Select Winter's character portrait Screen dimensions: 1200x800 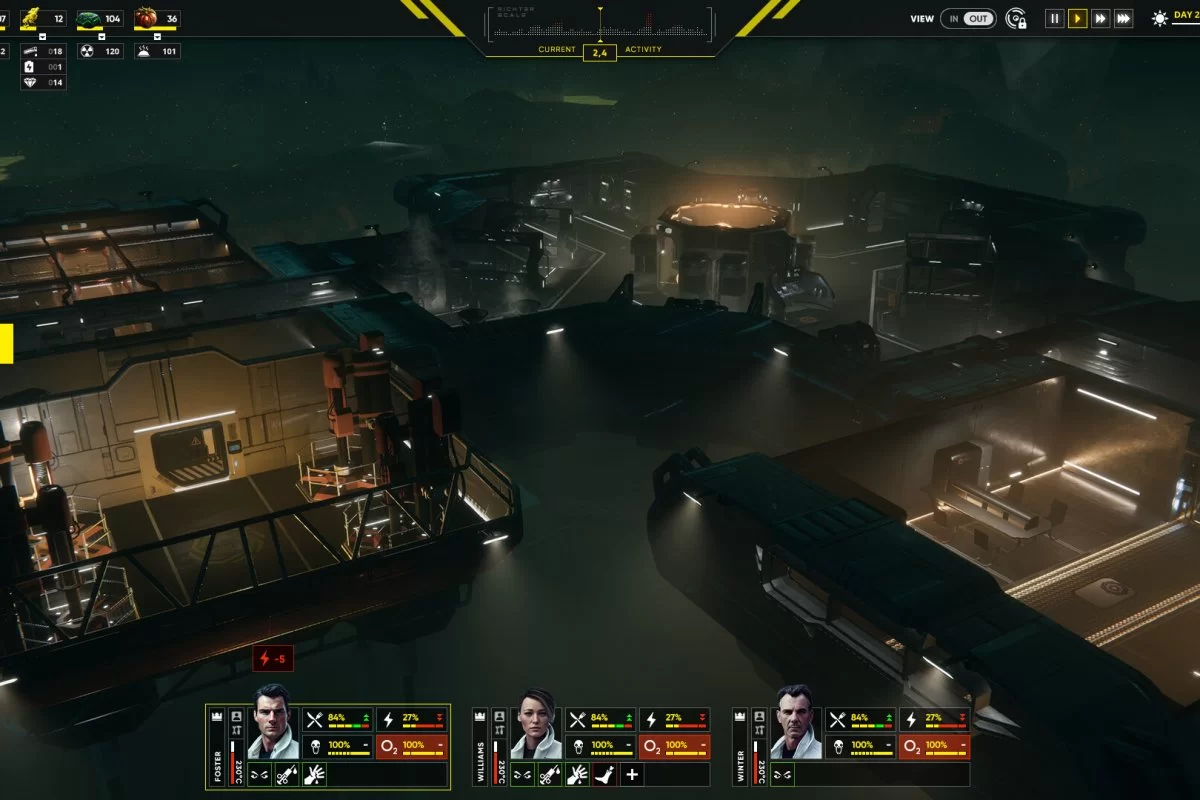(x=797, y=722)
